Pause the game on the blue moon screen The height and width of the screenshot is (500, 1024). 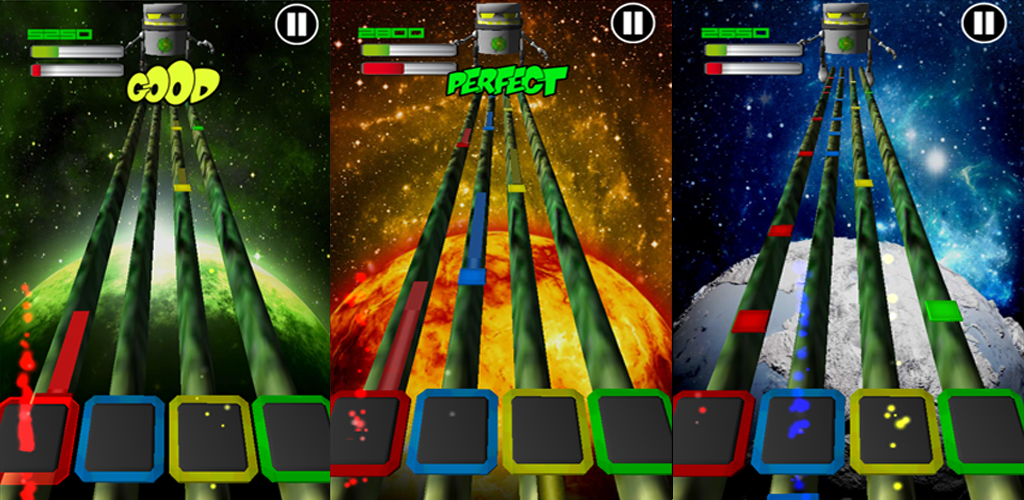coord(984,22)
